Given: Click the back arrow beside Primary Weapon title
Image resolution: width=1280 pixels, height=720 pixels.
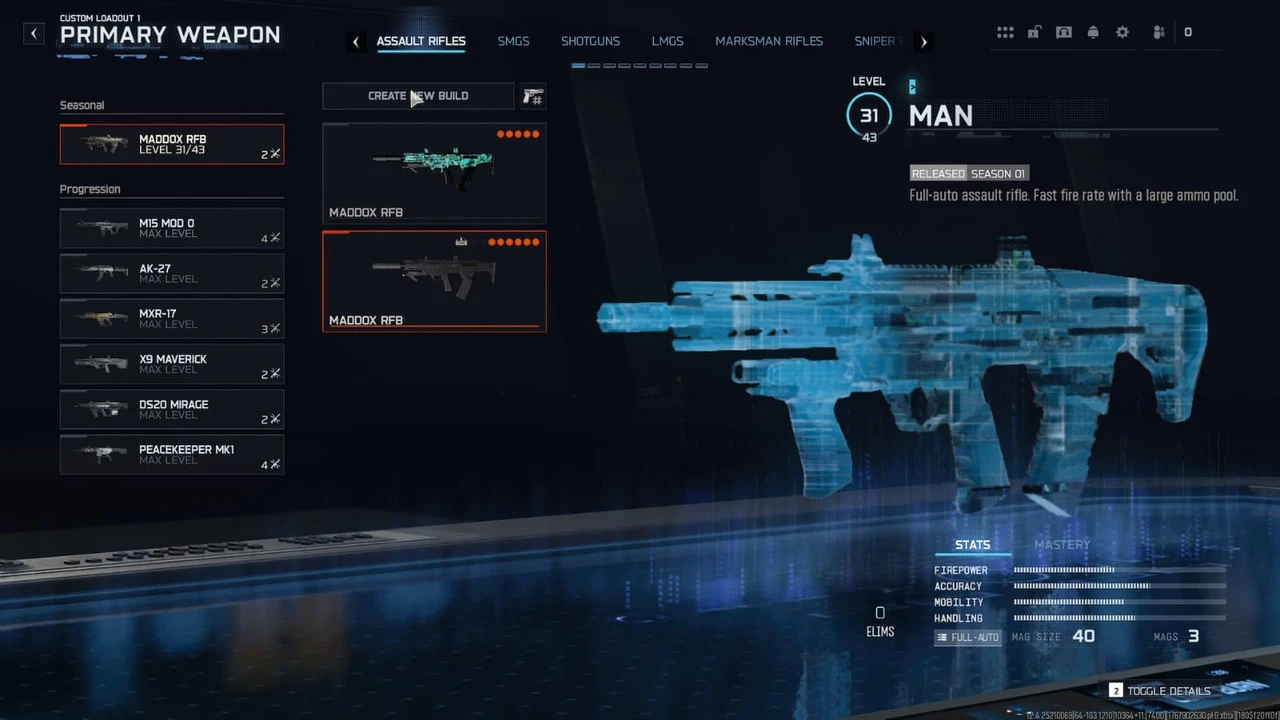Looking at the screenshot, I should tap(33, 33).
